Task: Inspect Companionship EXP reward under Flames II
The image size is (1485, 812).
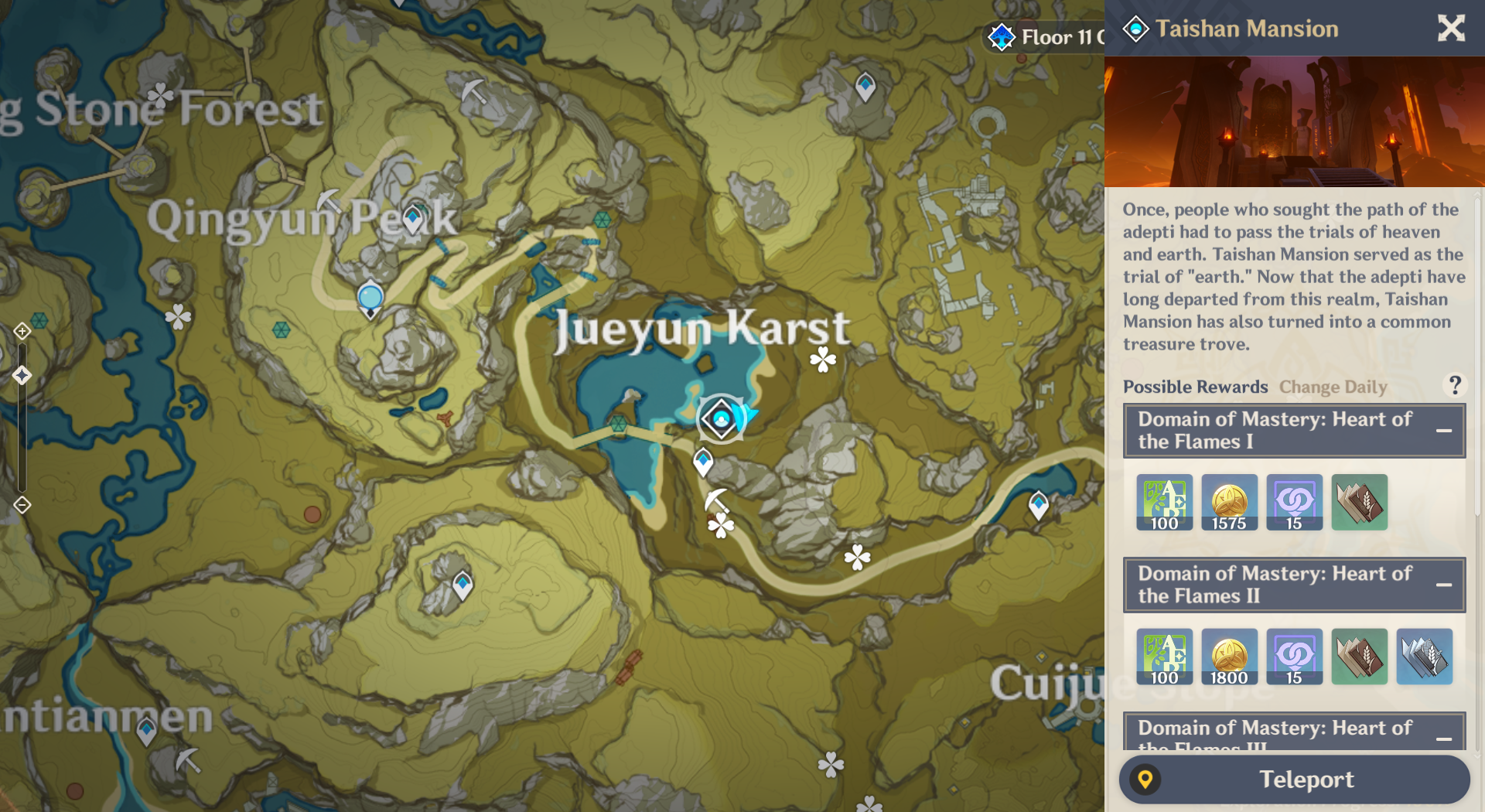Action: [1294, 657]
